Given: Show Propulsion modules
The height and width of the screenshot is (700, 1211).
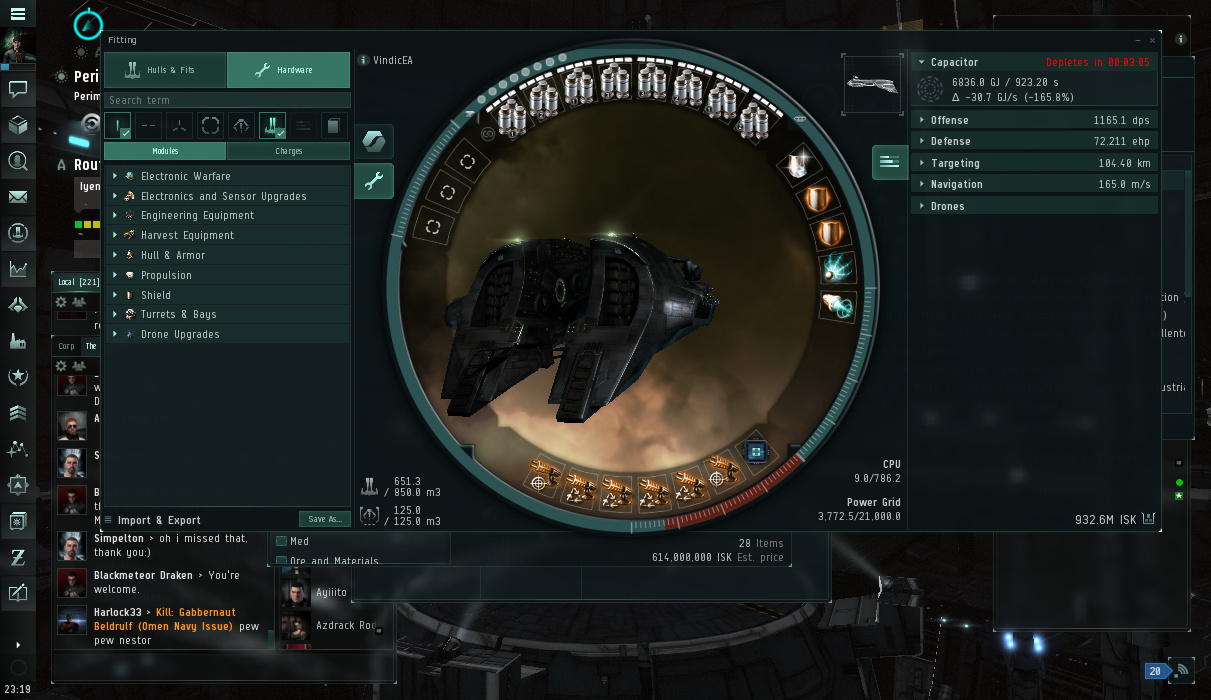Looking at the screenshot, I should point(166,275).
